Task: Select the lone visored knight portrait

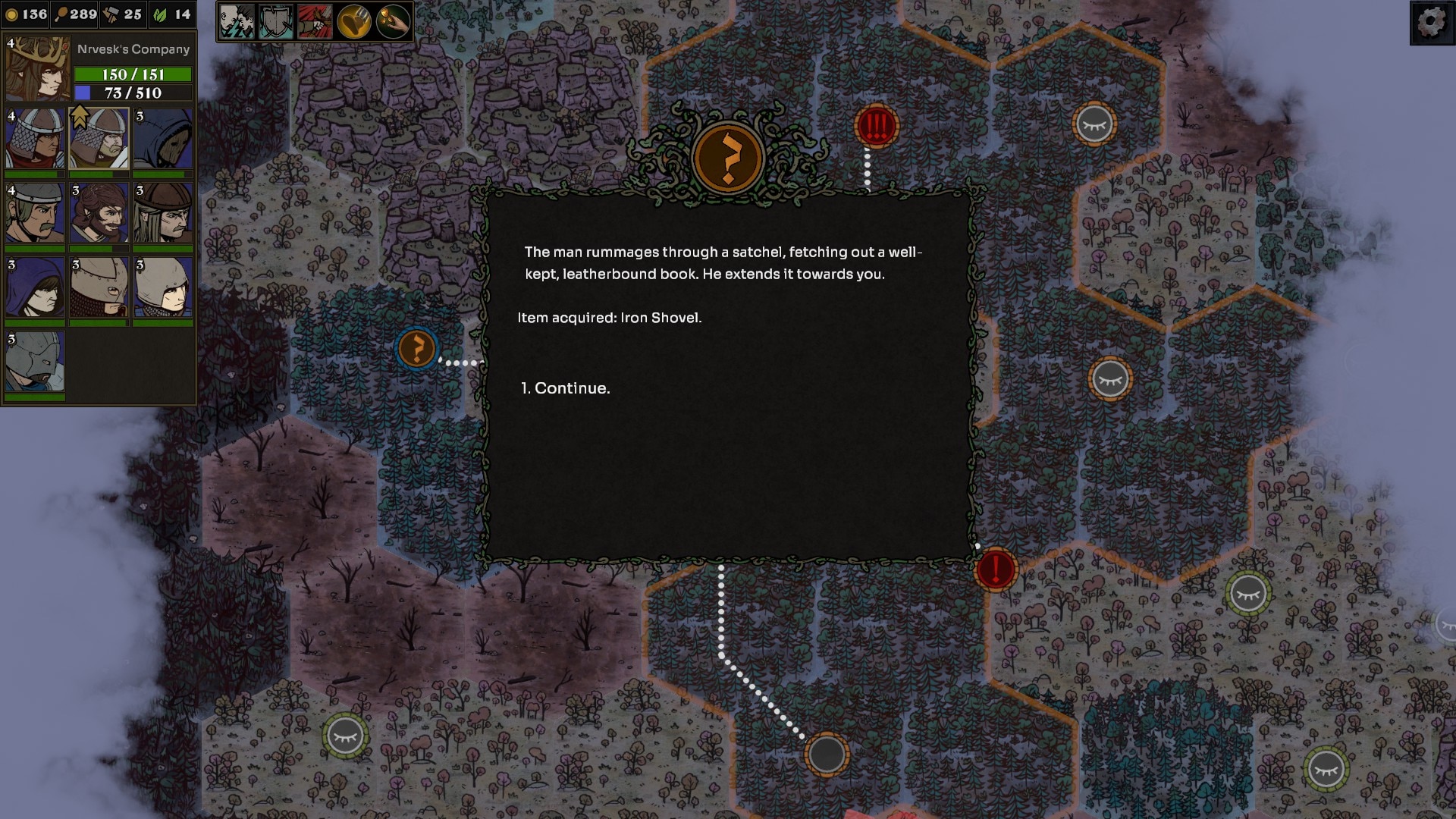Action: point(35,362)
